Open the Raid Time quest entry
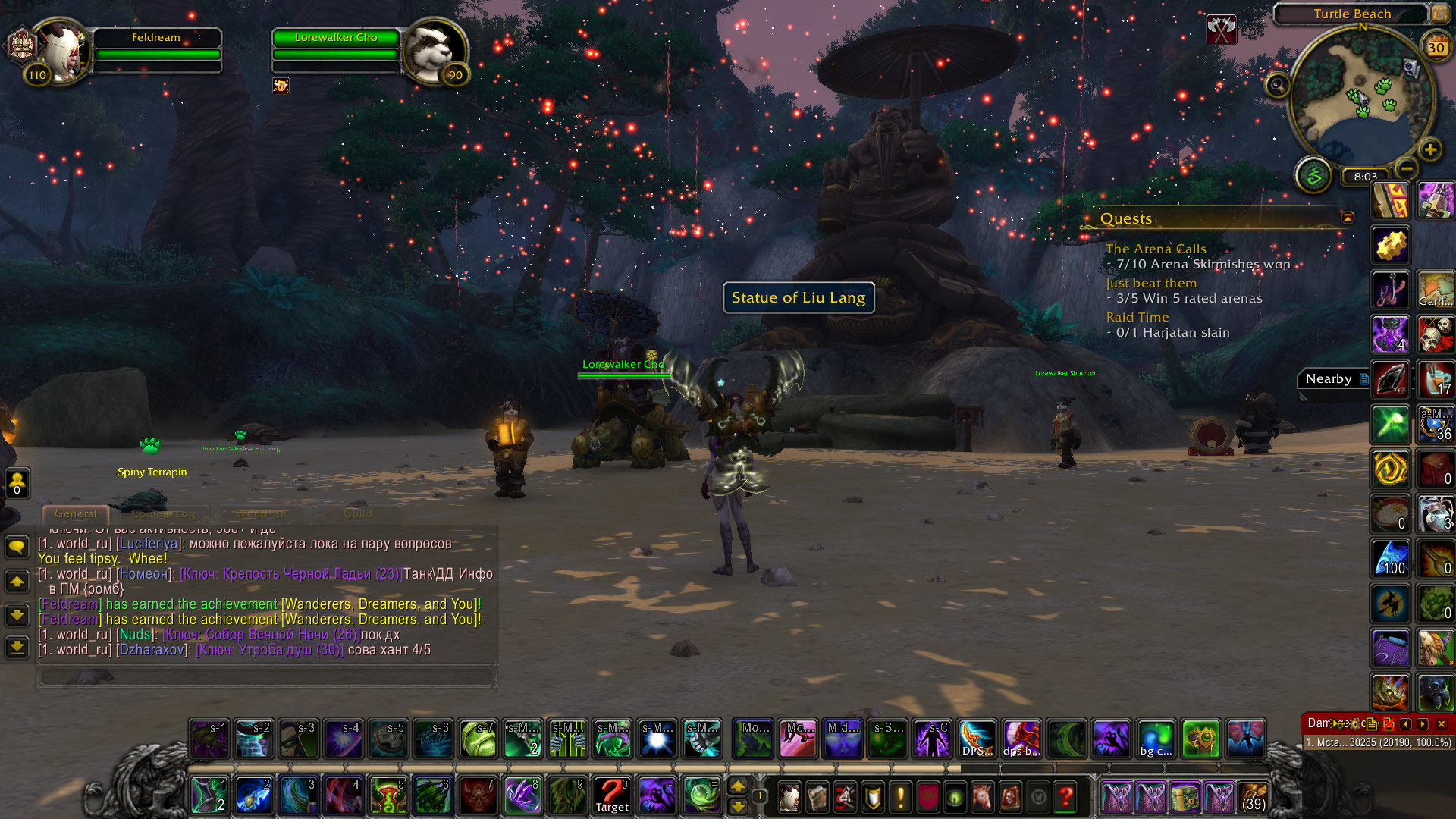Image resolution: width=1456 pixels, height=819 pixels. click(1137, 317)
